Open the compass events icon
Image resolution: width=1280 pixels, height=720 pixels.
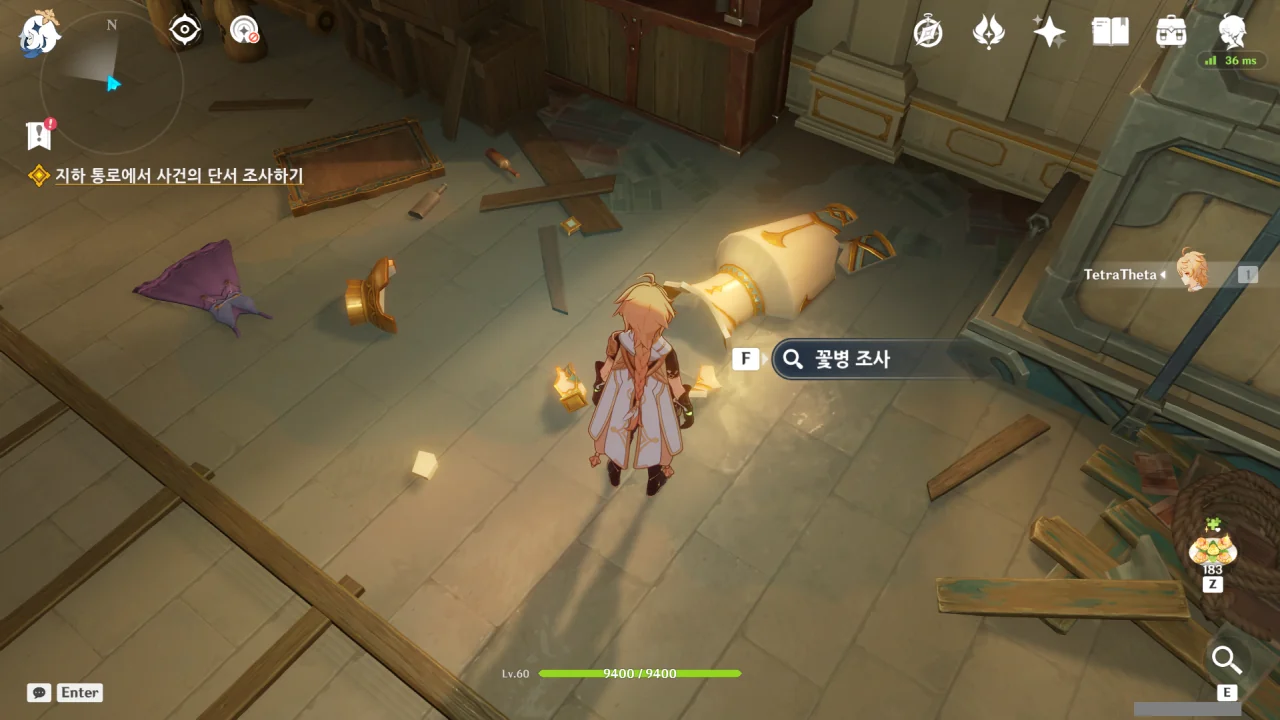pyautogui.click(x=928, y=32)
